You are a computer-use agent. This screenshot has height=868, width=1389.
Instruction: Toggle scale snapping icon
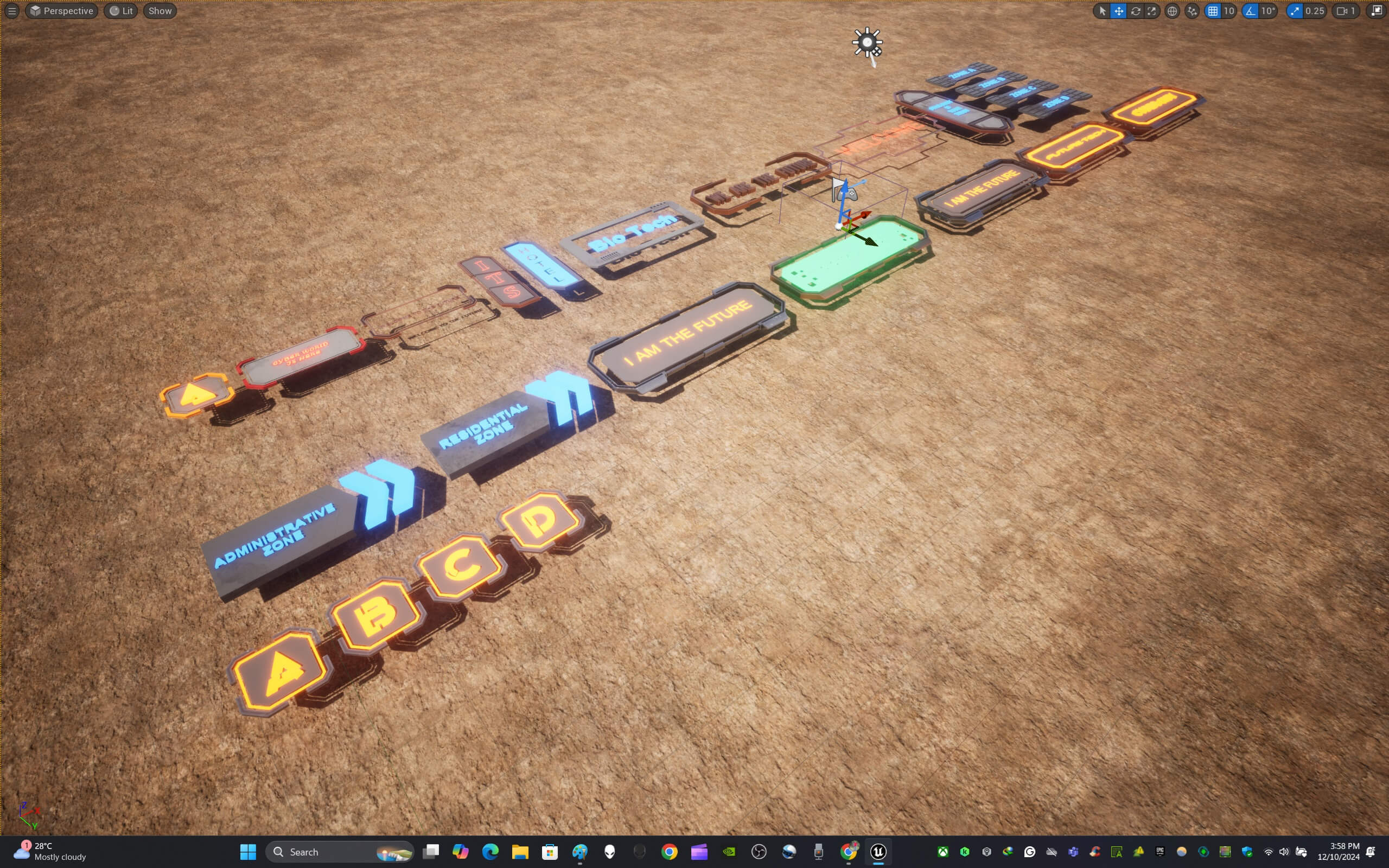point(1295,11)
